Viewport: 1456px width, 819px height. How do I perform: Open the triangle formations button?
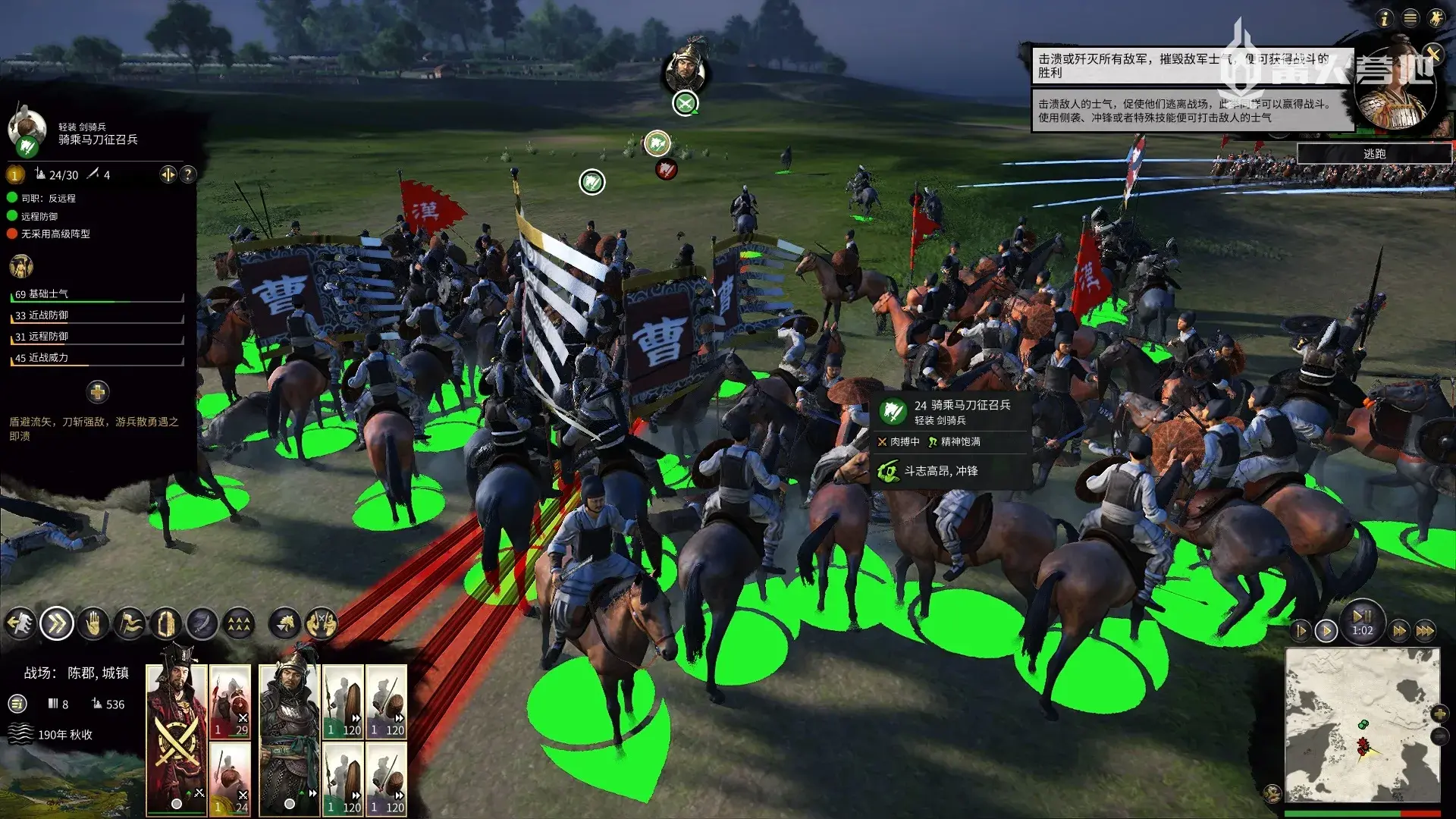239,624
